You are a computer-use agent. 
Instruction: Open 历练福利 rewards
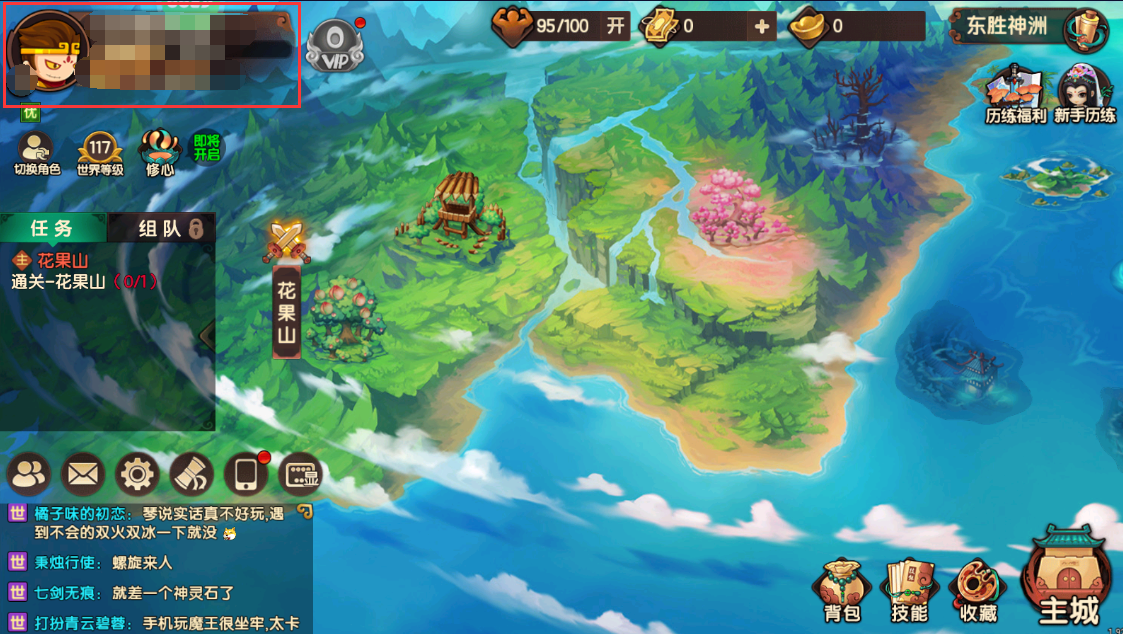pyautogui.click(x=1015, y=95)
